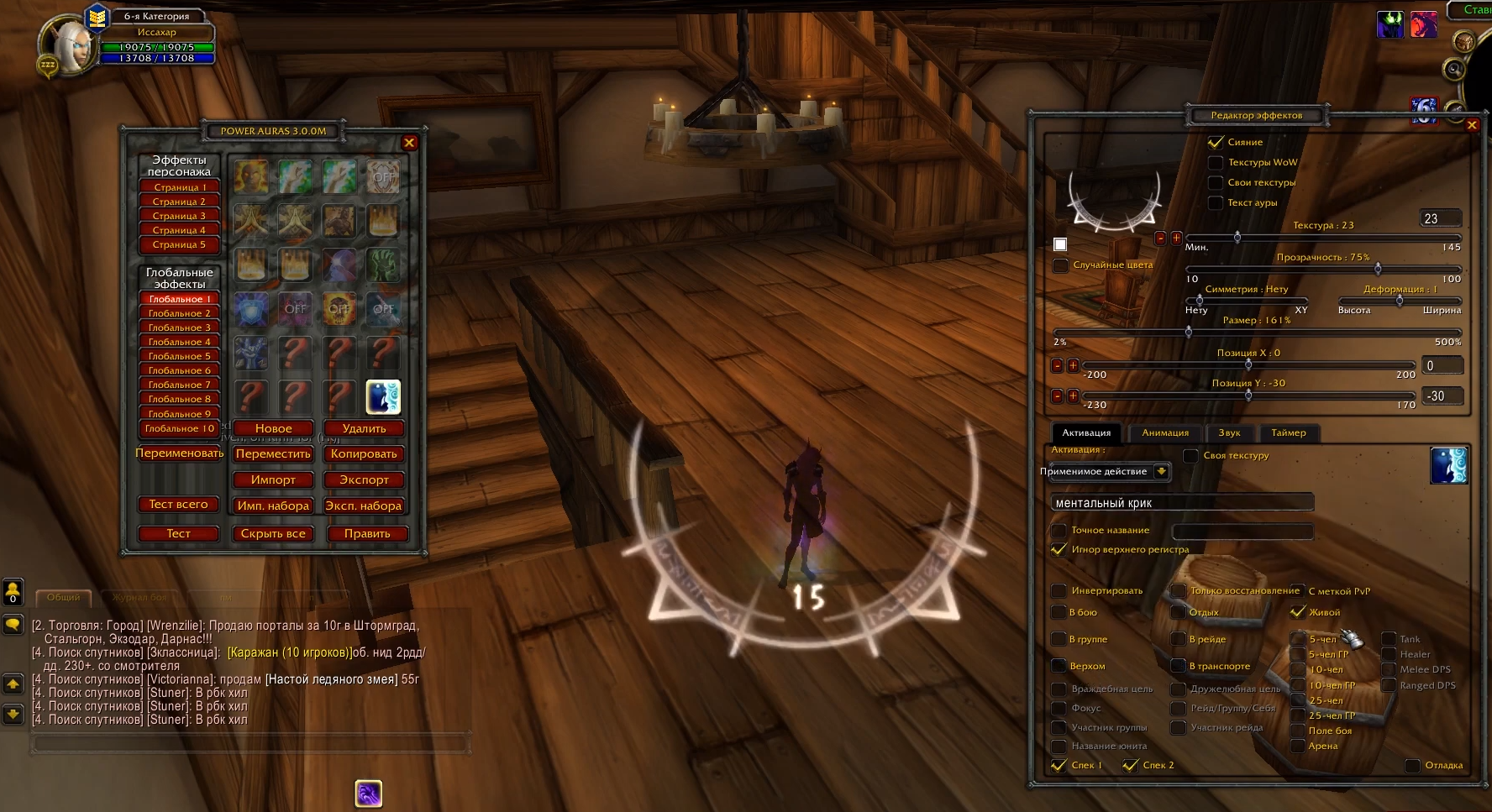The width and height of the screenshot is (1492, 812).
Task: Click the chat bubble icon near the chat window
Action: click(x=12, y=623)
